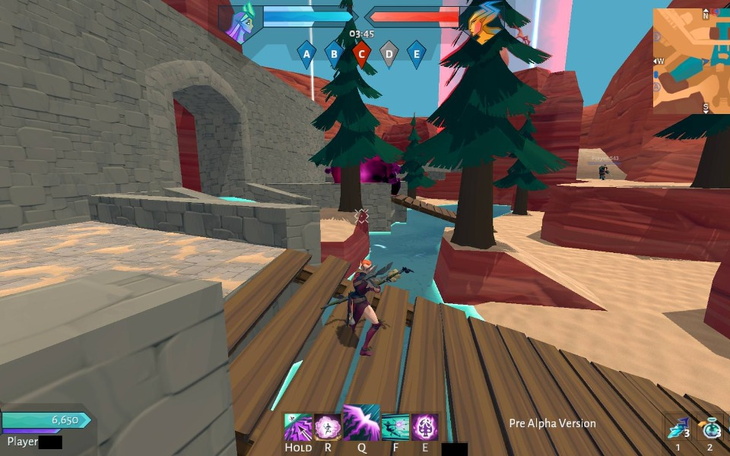Trigger the large purple bird ability
This screenshot has width=730, height=456.
click(x=361, y=423)
